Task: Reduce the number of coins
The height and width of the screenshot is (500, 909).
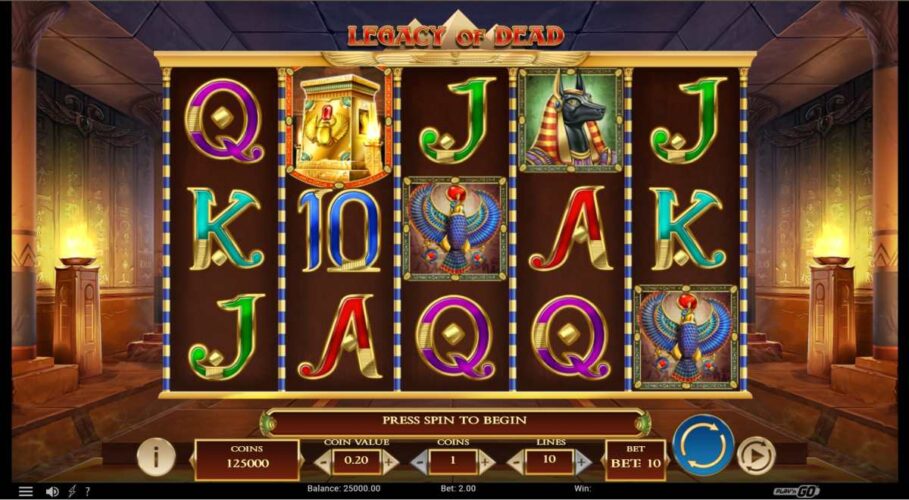Action: (x=420, y=461)
